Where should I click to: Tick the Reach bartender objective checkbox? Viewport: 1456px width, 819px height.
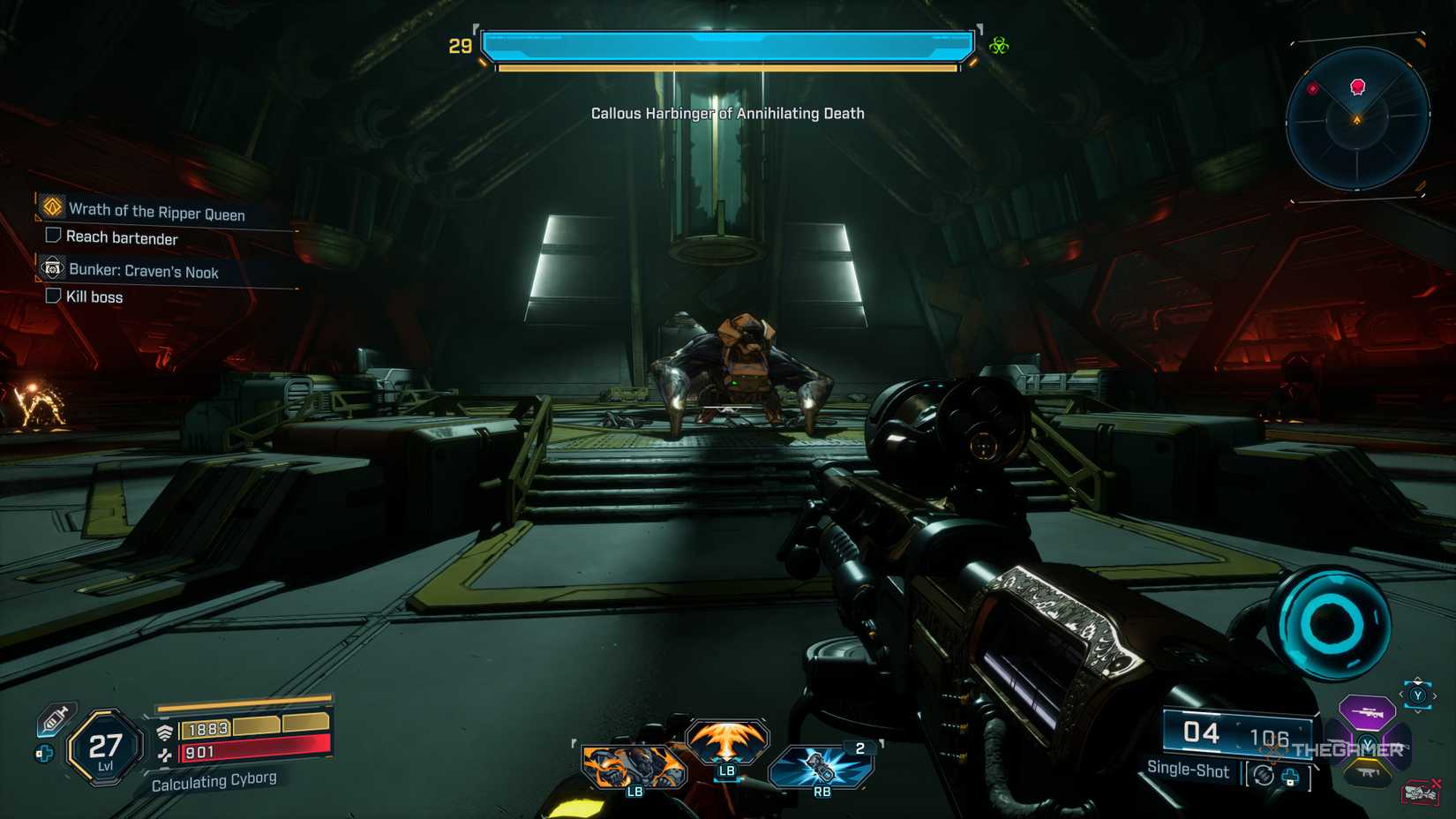point(53,236)
